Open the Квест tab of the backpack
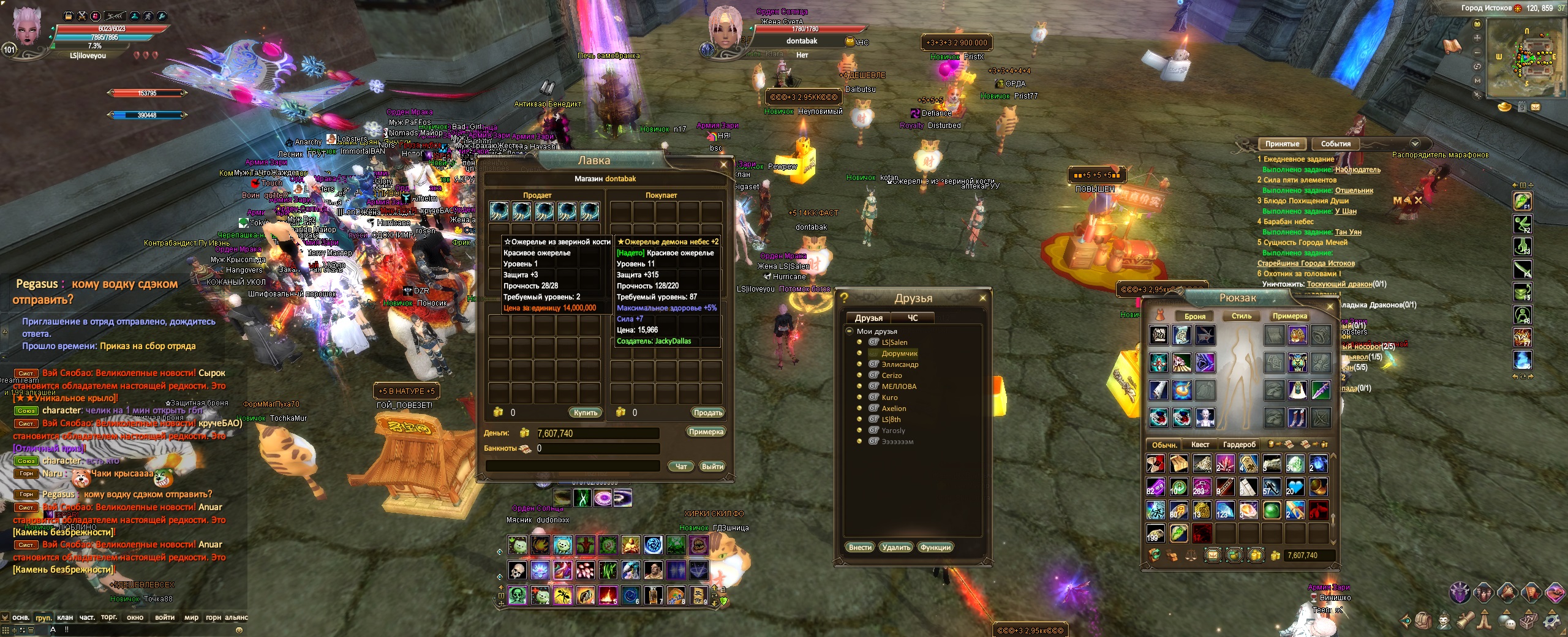 pos(1200,445)
